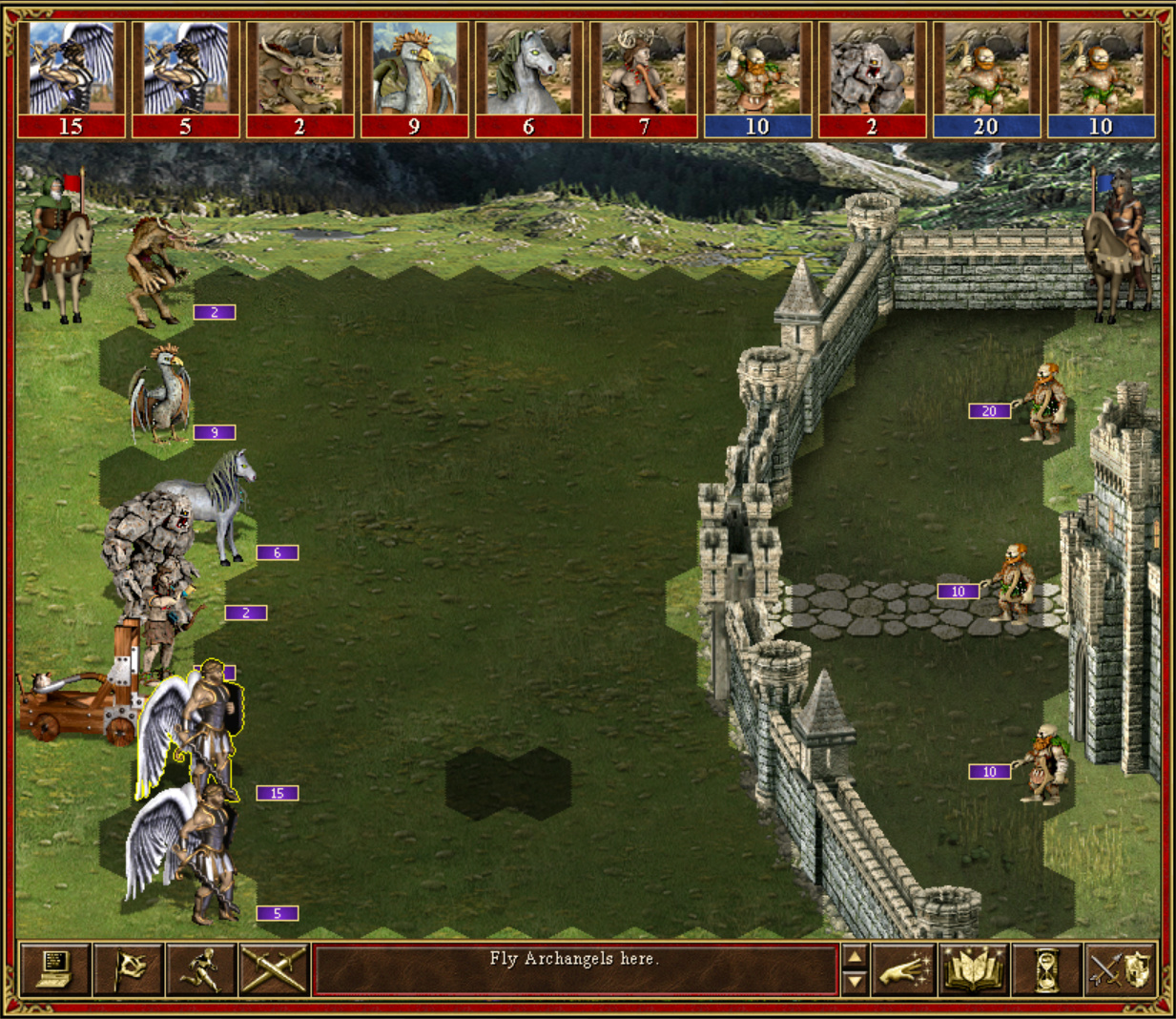Select the 5 Archangels portrait in turn queue
Screen dimensions: 1176x1019
[x=185, y=79]
